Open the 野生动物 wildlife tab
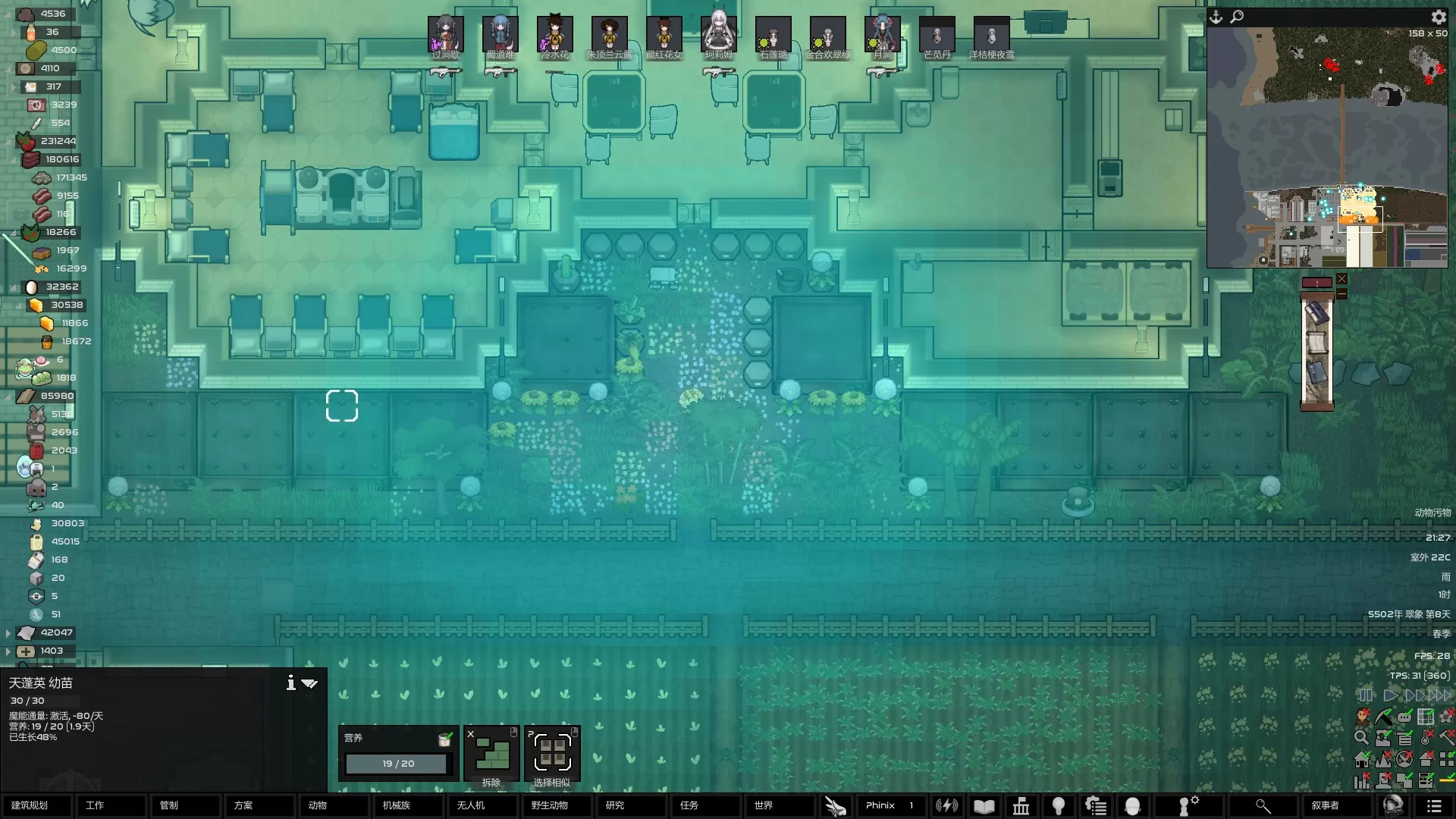The image size is (1456, 819). pyautogui.click(x=555, y=805)
